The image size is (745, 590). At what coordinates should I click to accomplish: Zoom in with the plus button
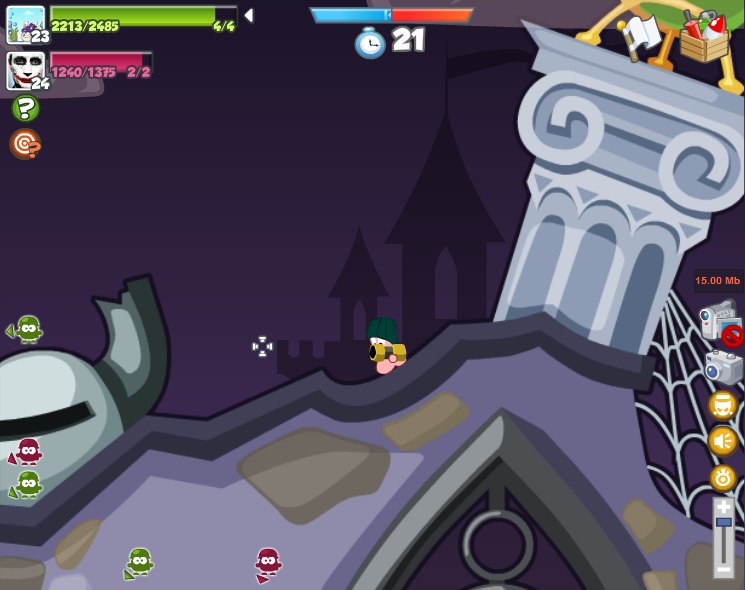click(x=723, y=507)
